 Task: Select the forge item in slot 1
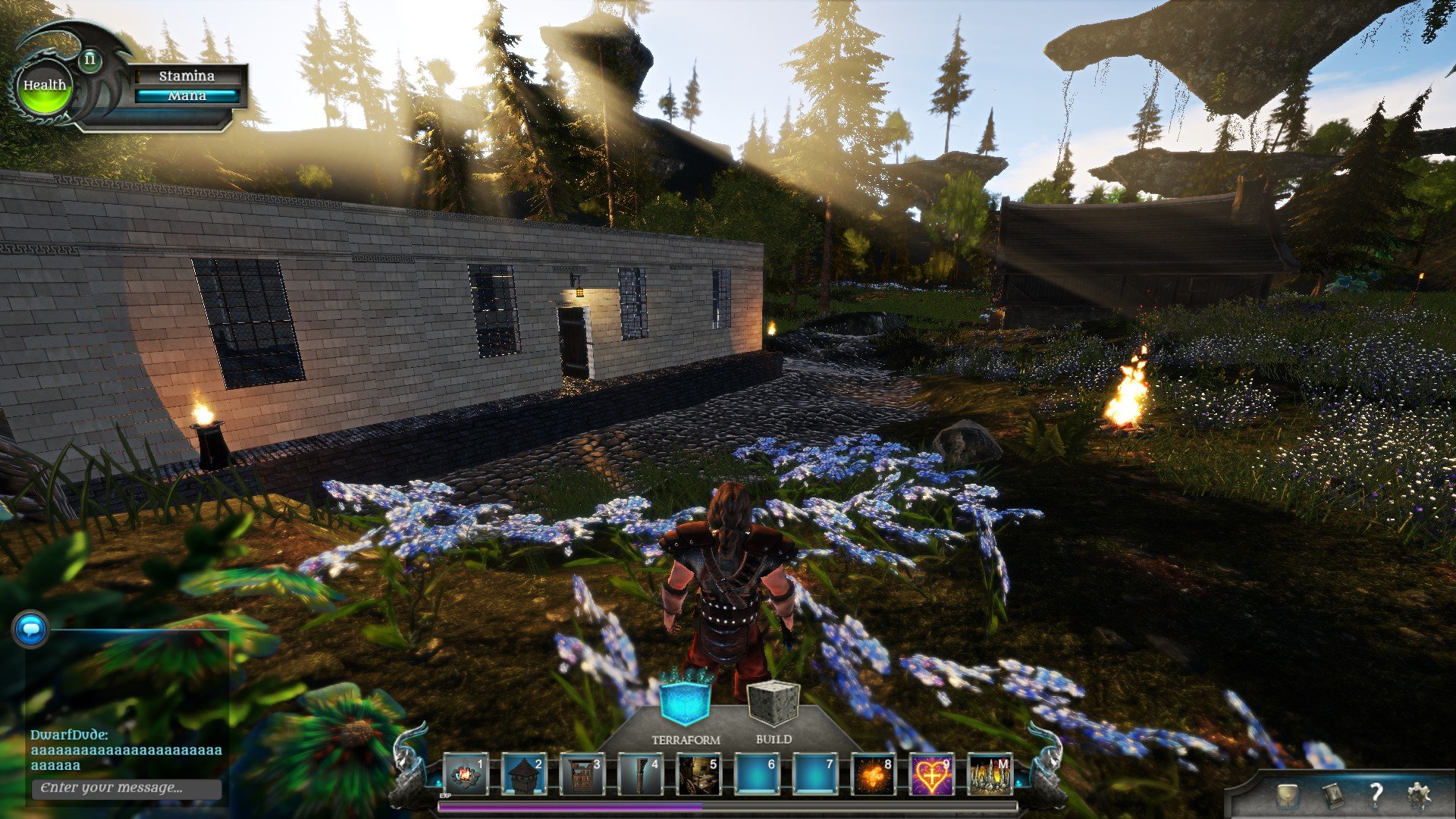(x=465, y=775)
